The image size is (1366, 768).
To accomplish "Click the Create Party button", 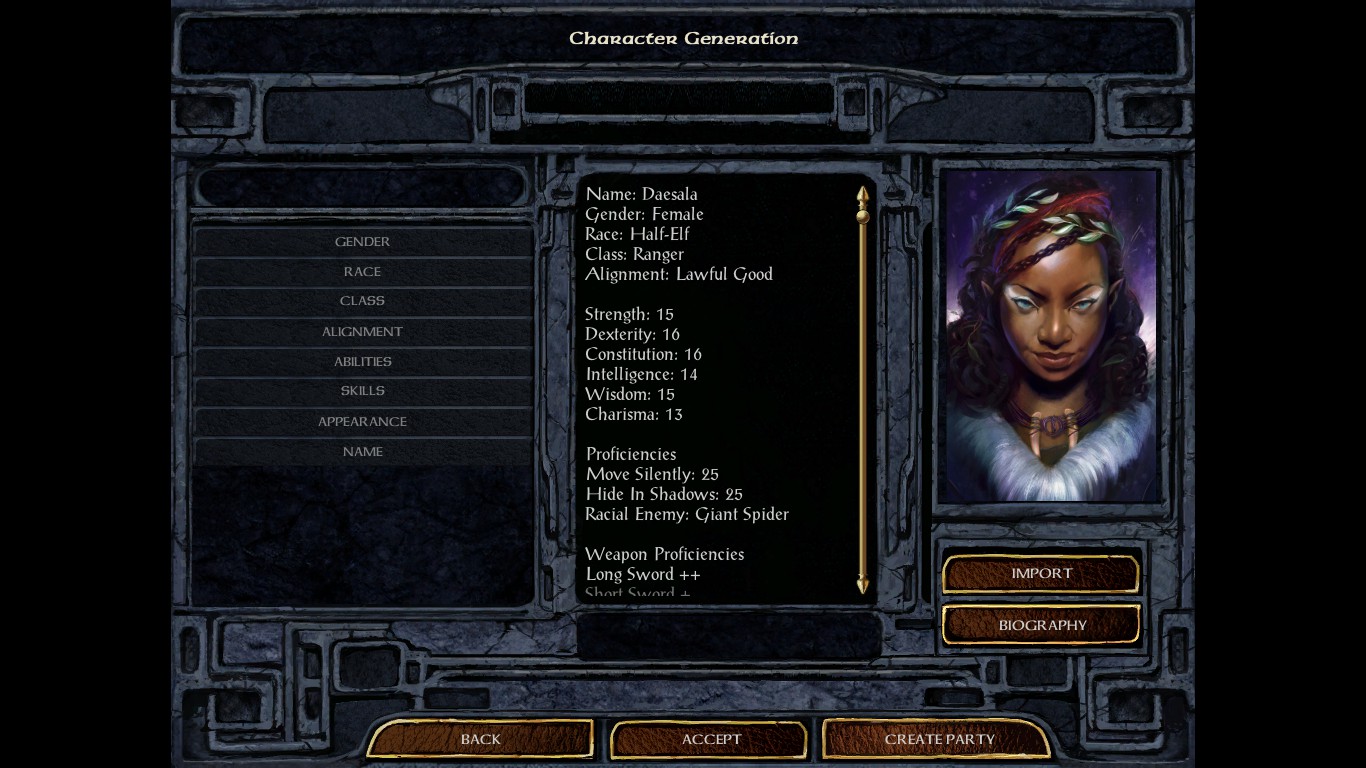I will click(939, 740).
